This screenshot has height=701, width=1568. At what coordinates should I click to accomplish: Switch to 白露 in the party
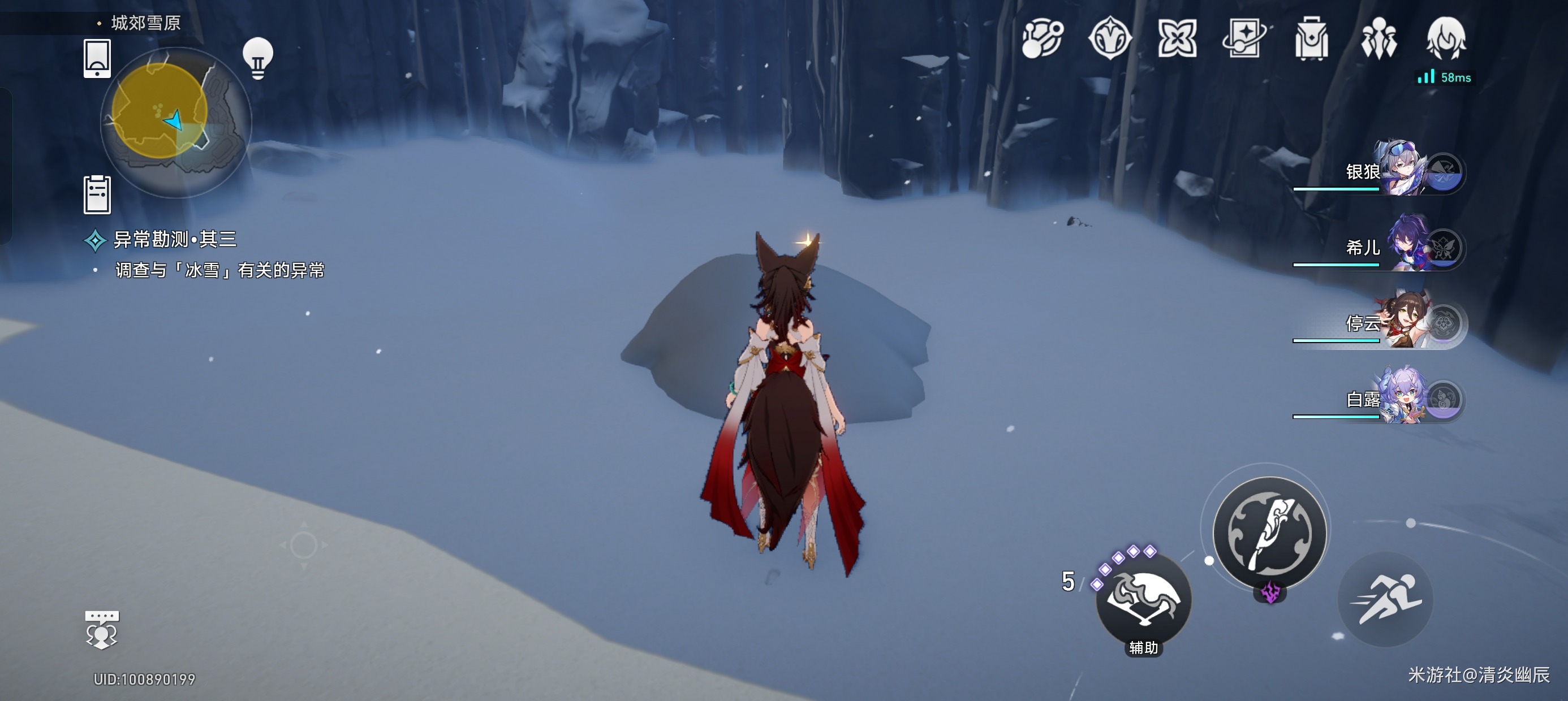coord(1400,397)
